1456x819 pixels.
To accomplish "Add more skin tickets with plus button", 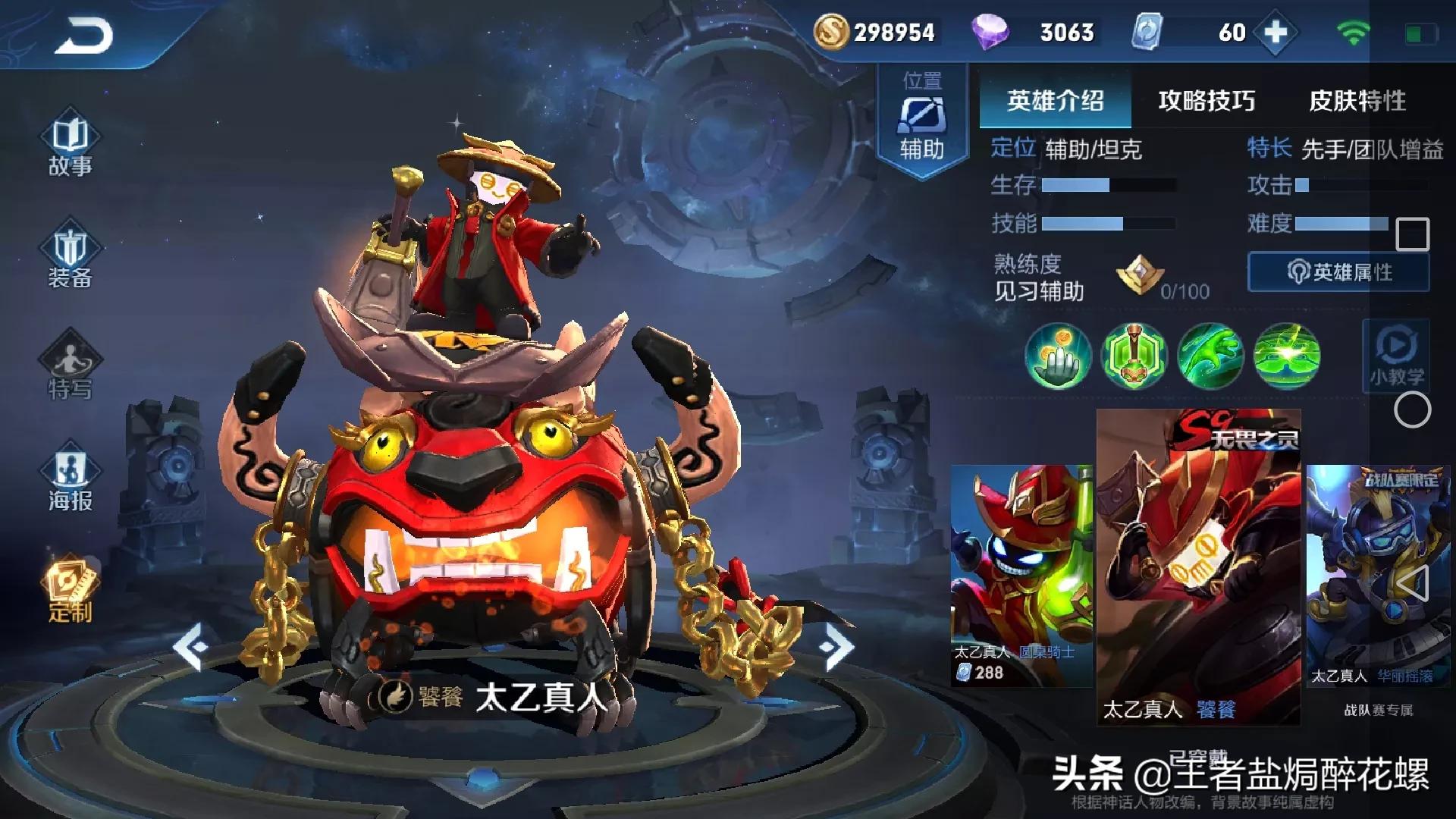I will (1276, 33).
